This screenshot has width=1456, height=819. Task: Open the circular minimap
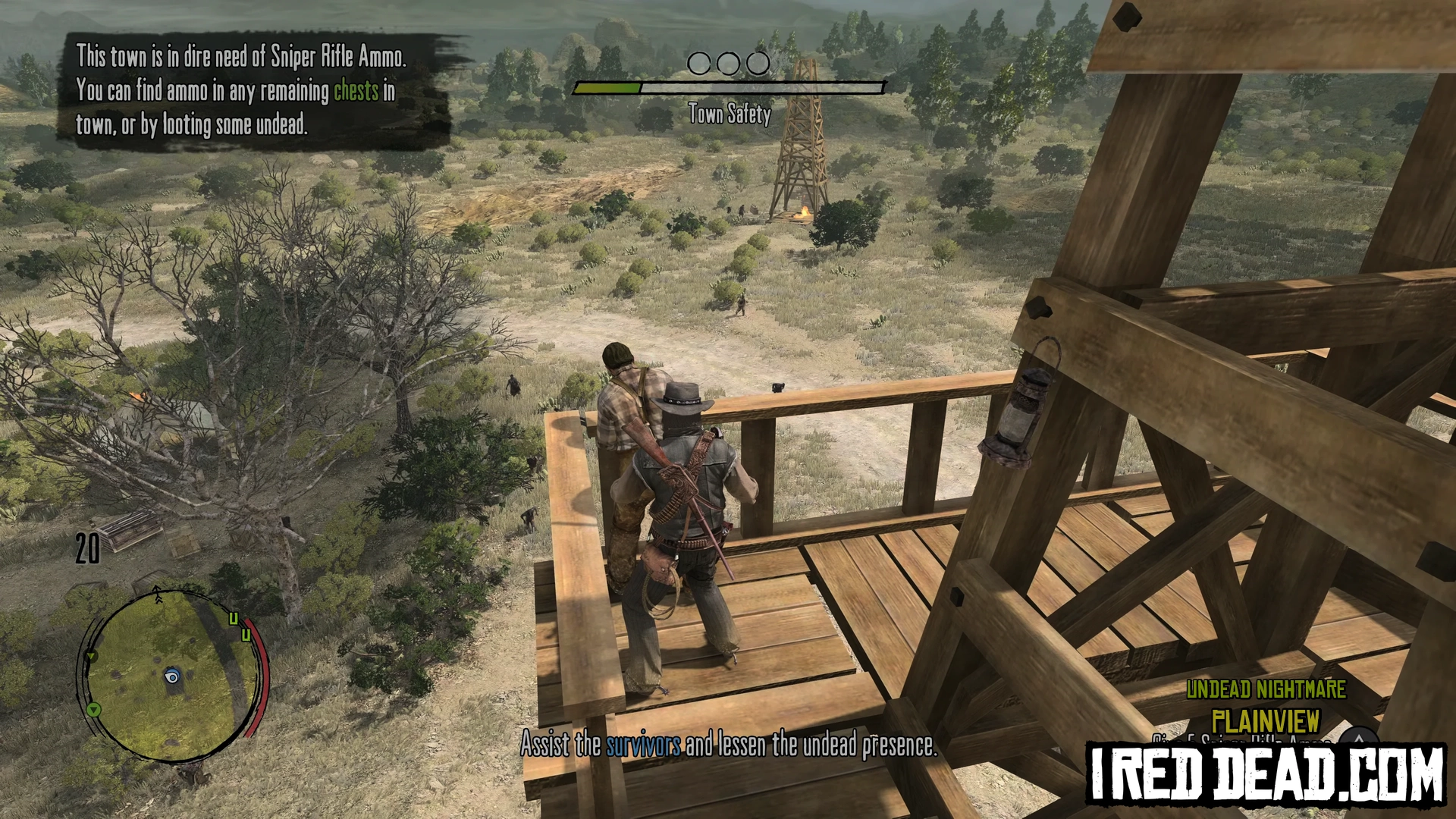click(173, 675)
